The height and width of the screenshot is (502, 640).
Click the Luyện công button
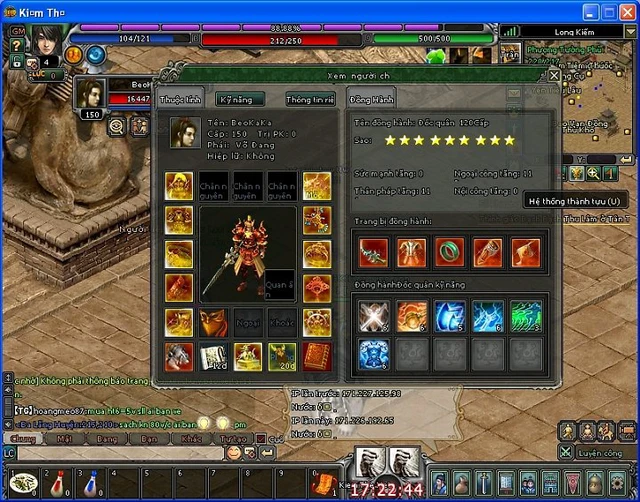coord(598,453)
